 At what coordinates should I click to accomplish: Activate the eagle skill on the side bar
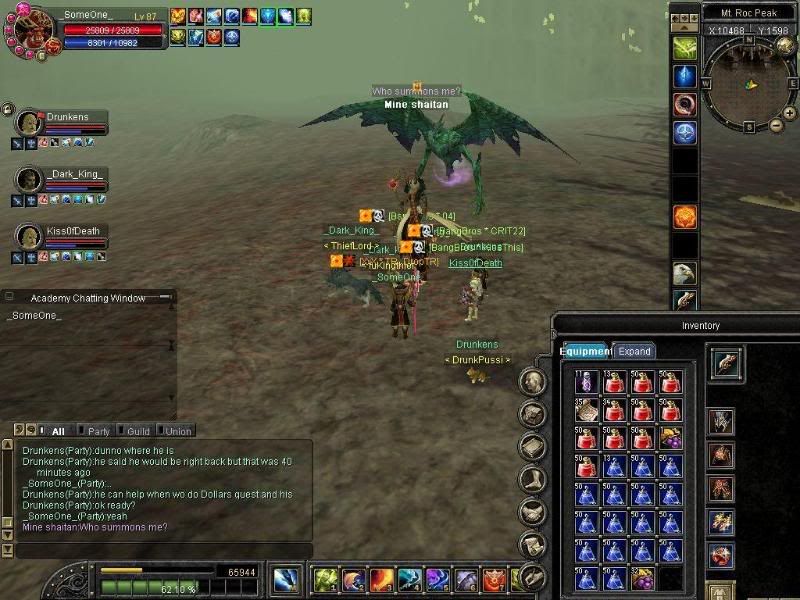click(x=684, y=273)
